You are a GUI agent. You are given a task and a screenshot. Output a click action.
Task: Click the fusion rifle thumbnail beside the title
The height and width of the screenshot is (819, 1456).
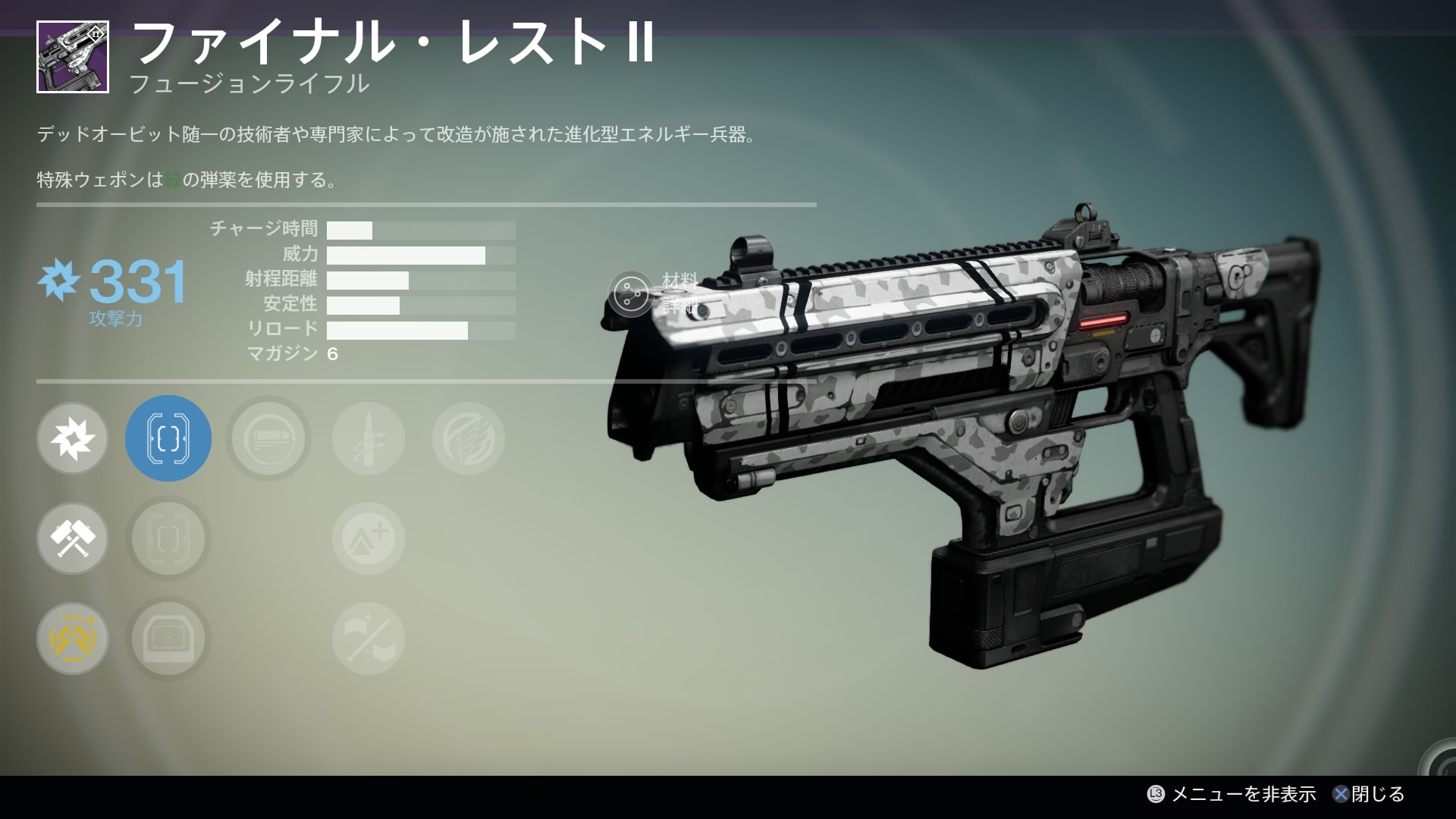point(73,57)
